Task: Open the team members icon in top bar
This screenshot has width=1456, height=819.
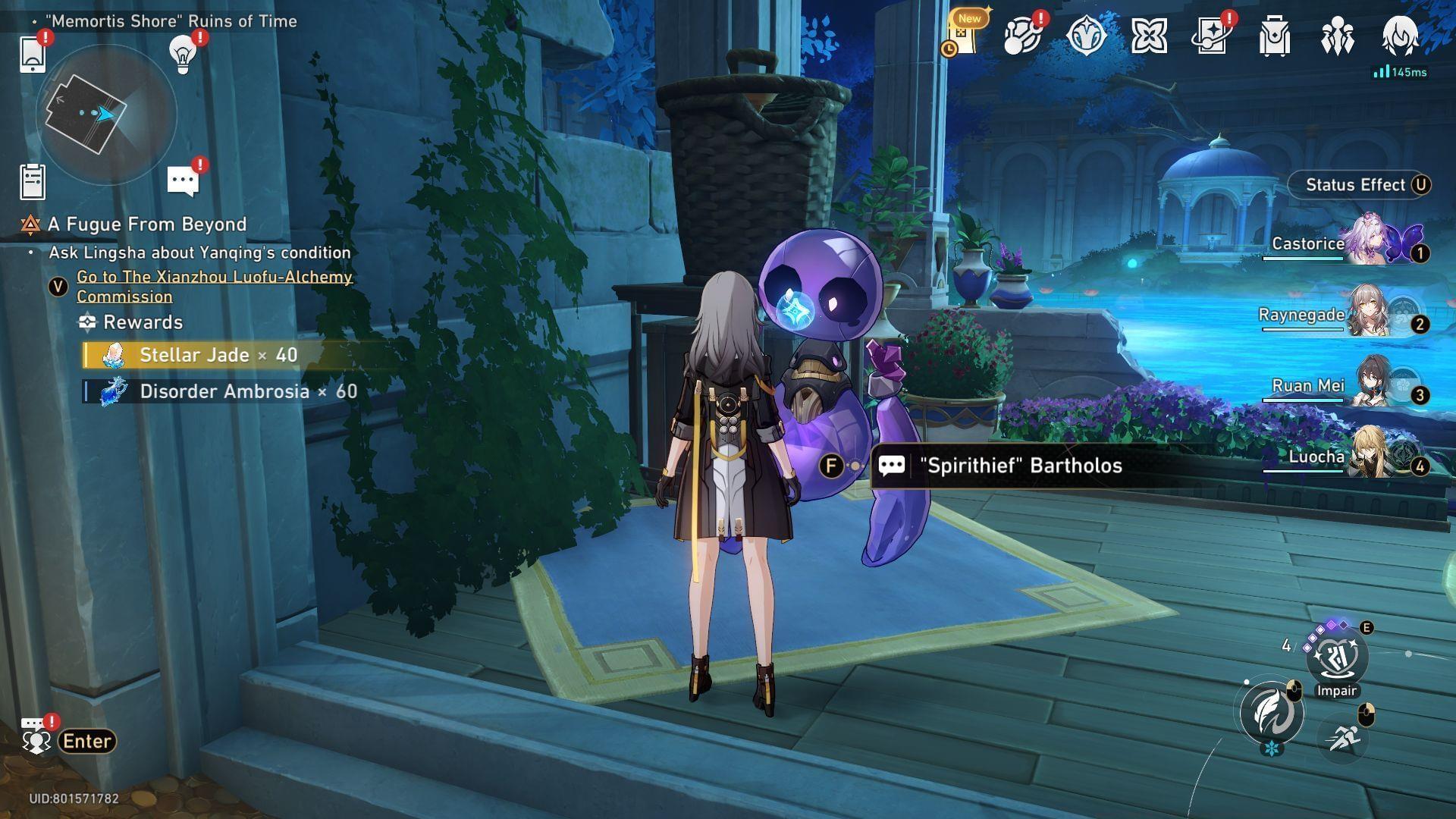Action: (1337, 36)
